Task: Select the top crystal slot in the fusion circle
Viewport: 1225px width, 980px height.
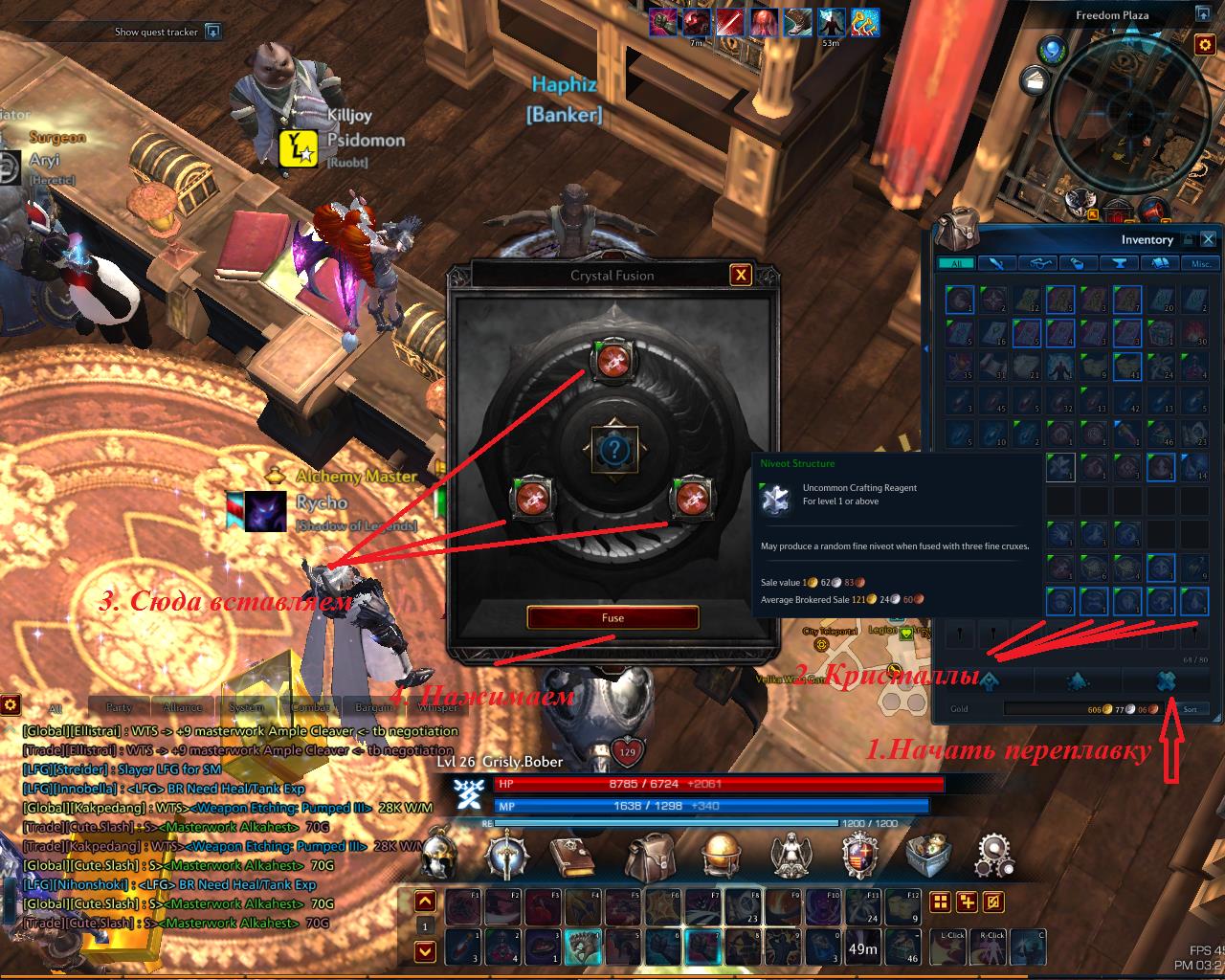Action: (x=611, y=361)
